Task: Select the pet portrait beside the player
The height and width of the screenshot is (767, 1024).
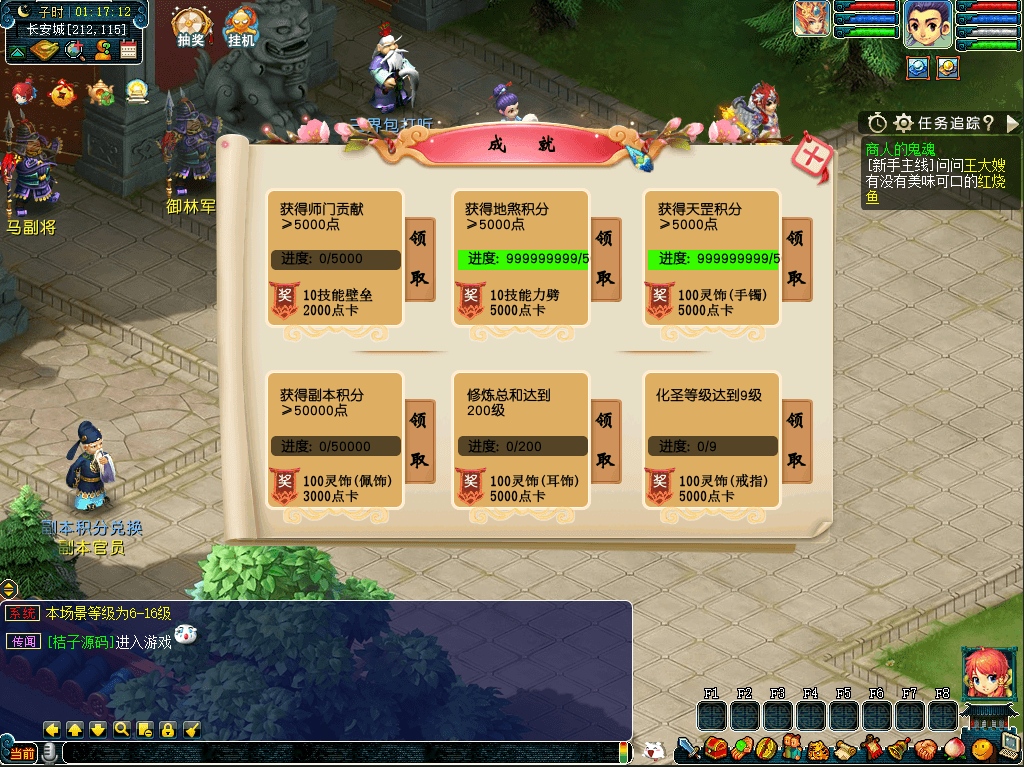Action: click(x=811, y=19)
